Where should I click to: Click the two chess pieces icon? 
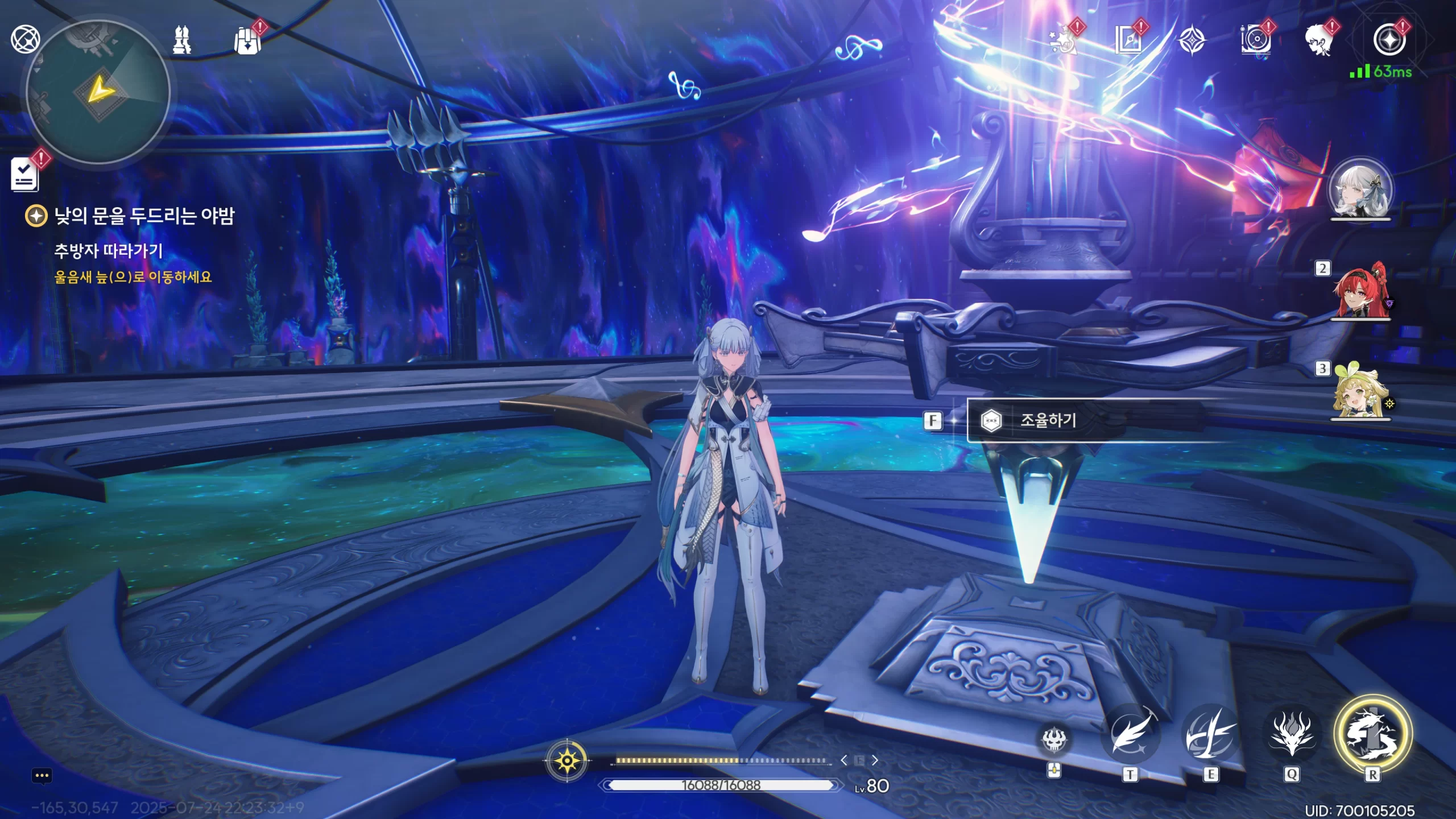pyautogui.click(x=182, y=40)
